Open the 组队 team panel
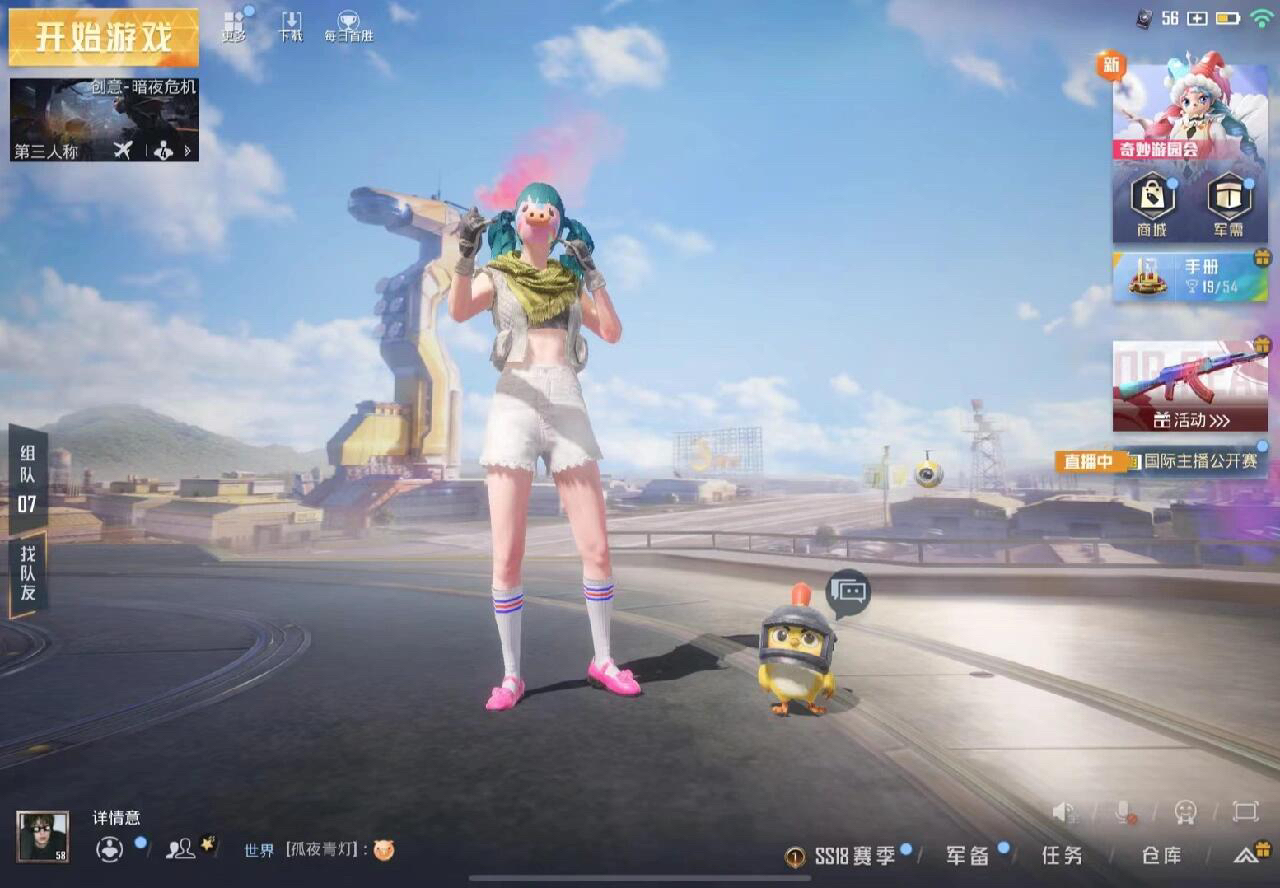Viewport: 1280px width, 888px height. [27, 478]
